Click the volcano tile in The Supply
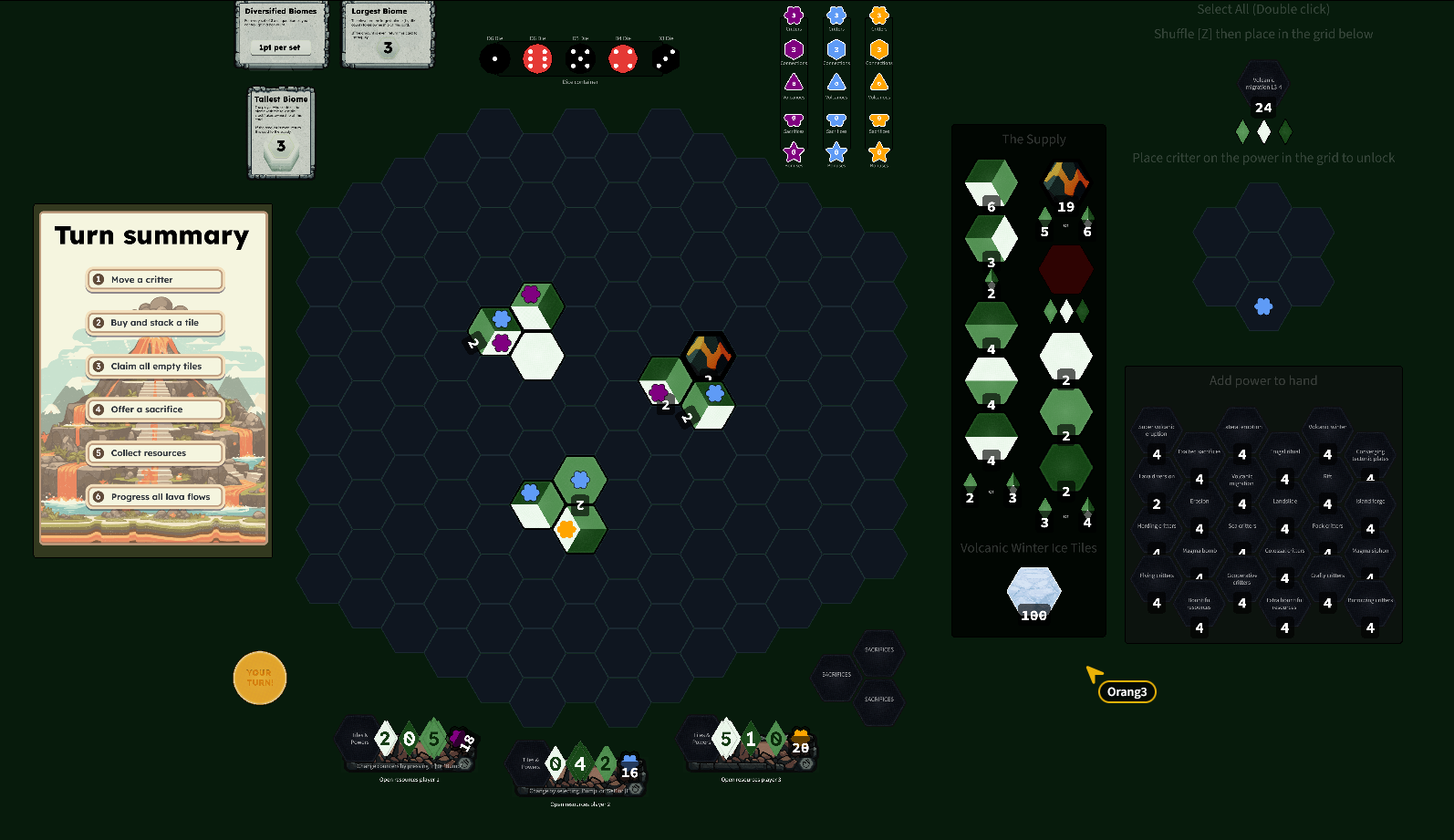Screen dimensions: 1454x840 pyautogui.click(x=1065, y=181)
